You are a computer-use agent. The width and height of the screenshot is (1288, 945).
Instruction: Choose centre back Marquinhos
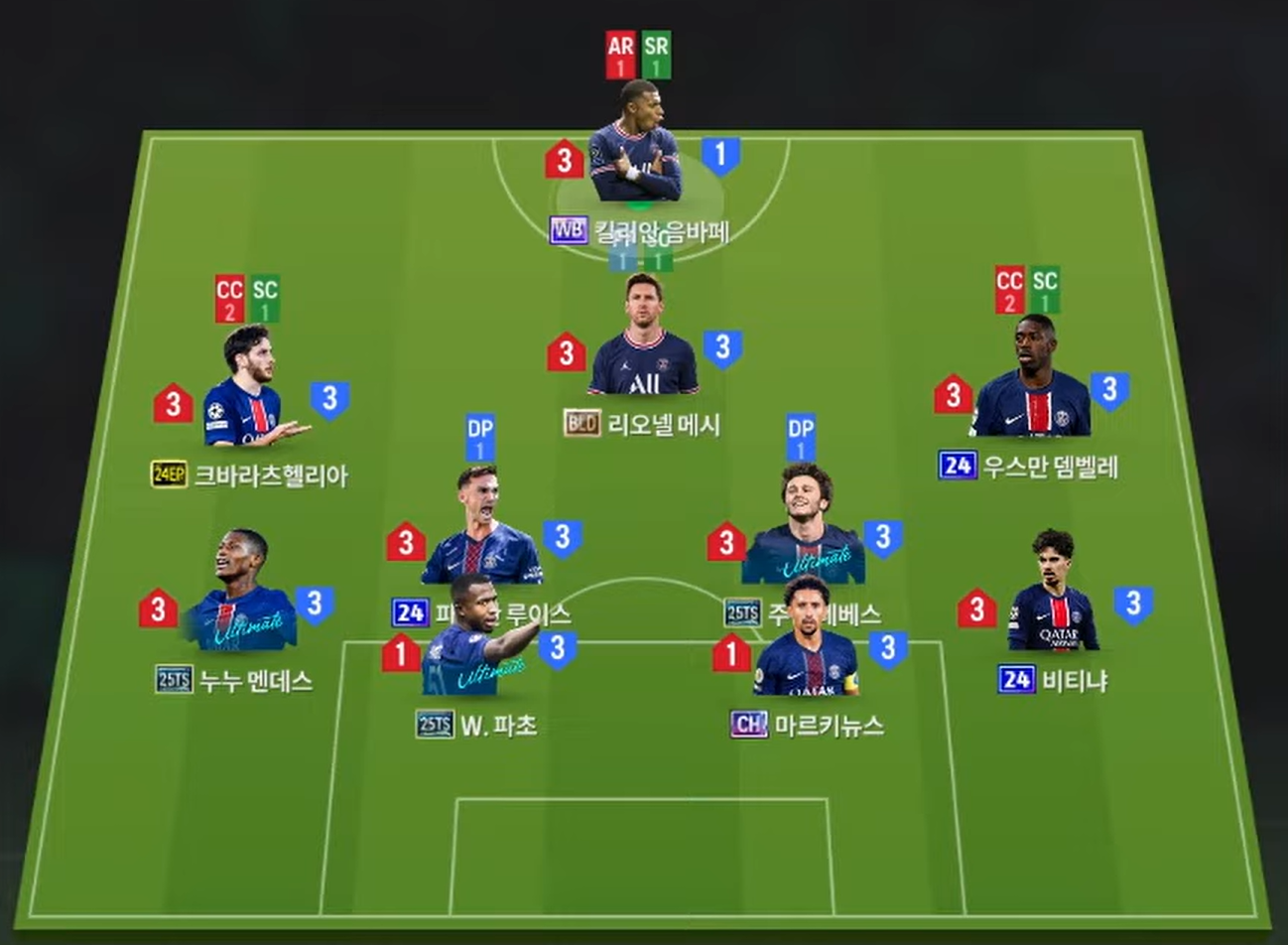coord(806,638)
